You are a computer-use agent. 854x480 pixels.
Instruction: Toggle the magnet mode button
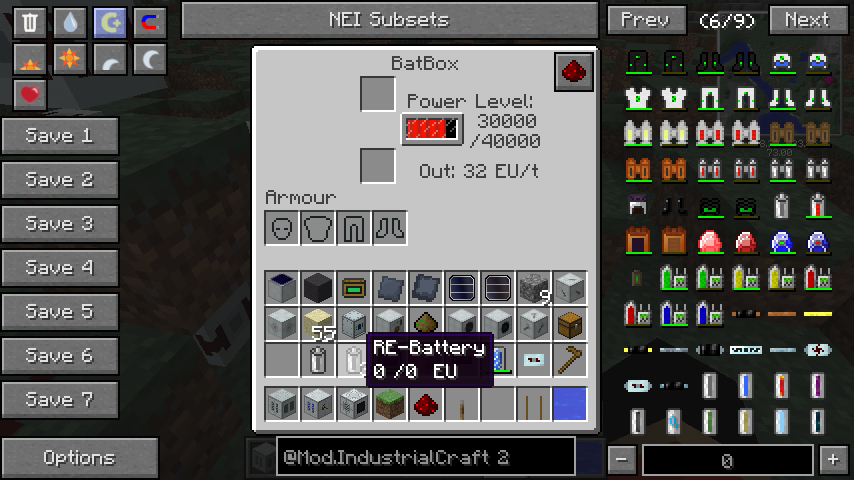[150, 22]
